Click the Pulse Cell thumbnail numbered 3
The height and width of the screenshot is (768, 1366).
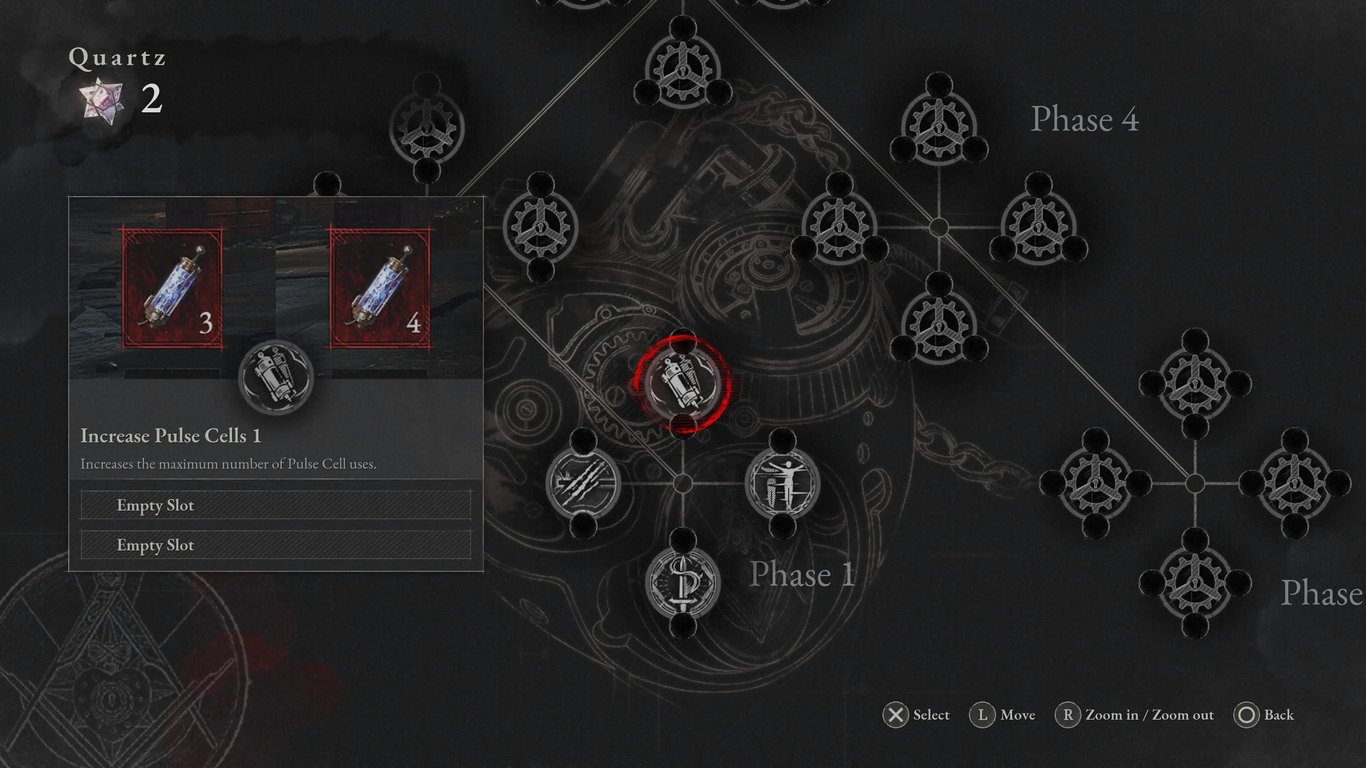[173, 285]
